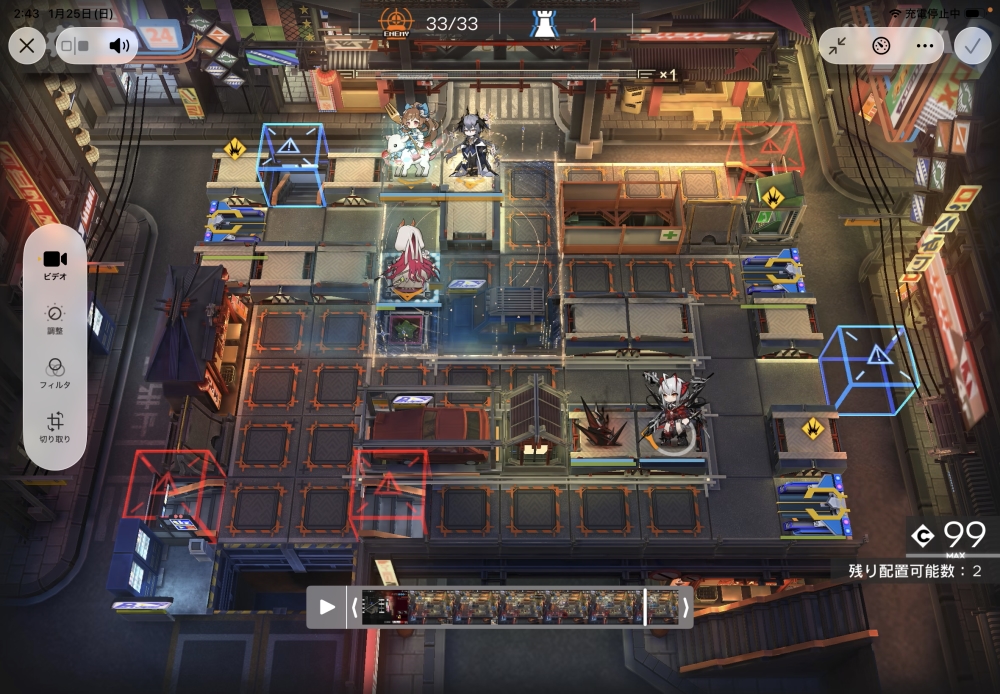
Task: Switch to the 調整 adjustment tab
Action: [55, 319]
